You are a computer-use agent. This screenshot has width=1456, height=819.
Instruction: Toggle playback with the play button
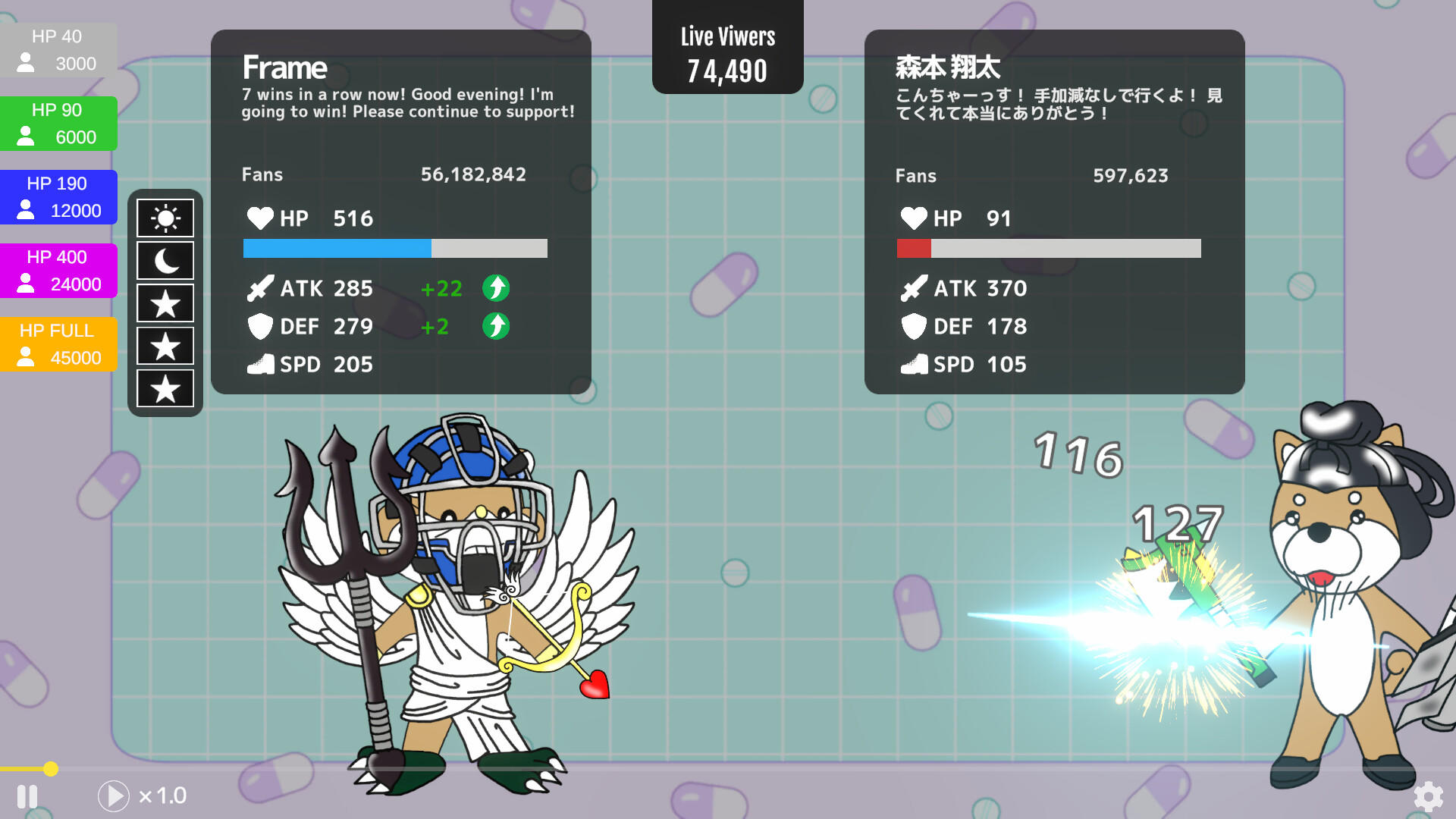(x=114, y=796)
